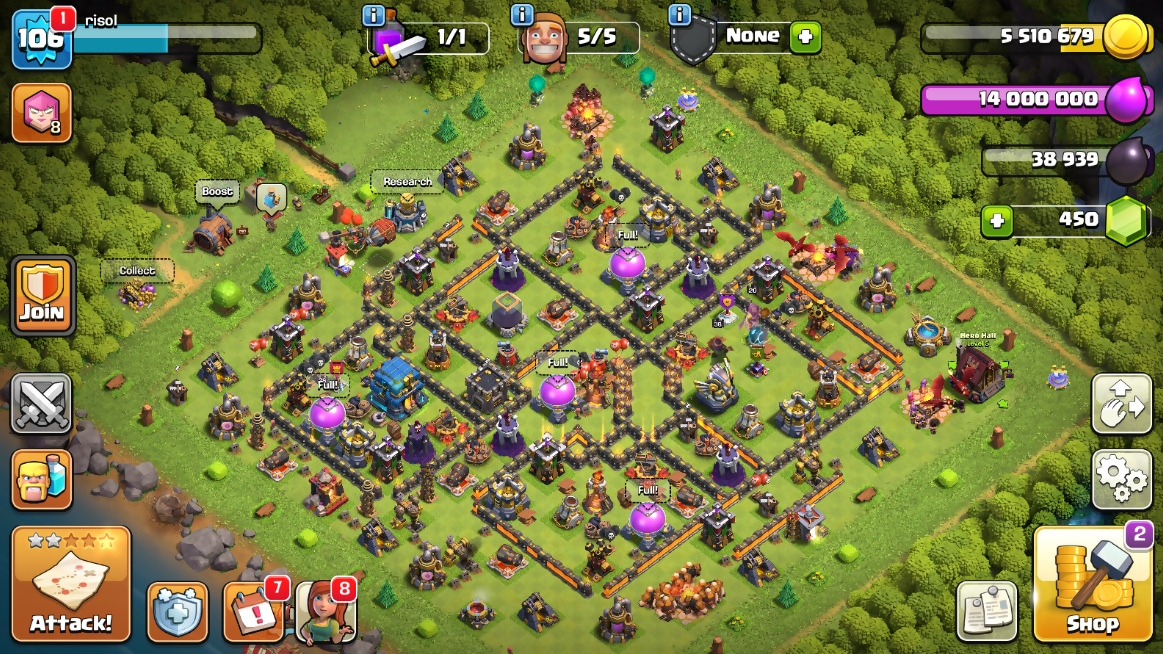Viewport: 1163px width, 654px height.
Task: Open the layout editor hand button
Action: point(1122,403)
